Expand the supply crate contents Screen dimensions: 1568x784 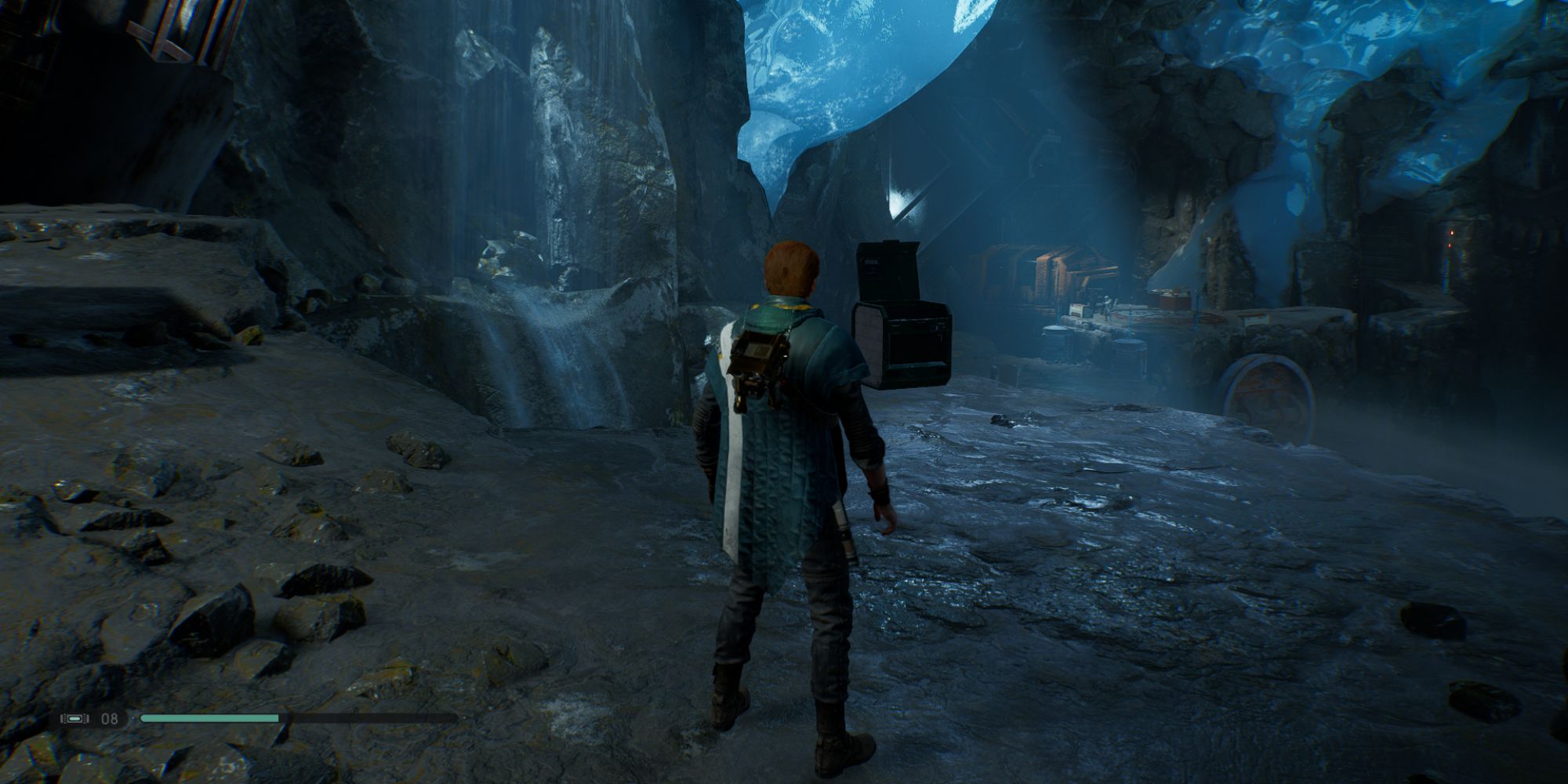pos(902,345)
